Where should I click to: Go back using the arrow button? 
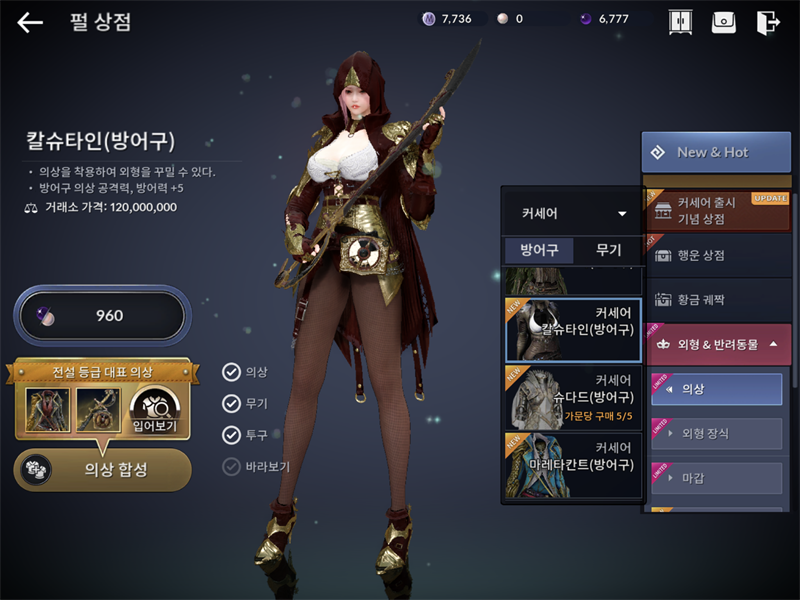pyautogui.click(x=30, y=22)
